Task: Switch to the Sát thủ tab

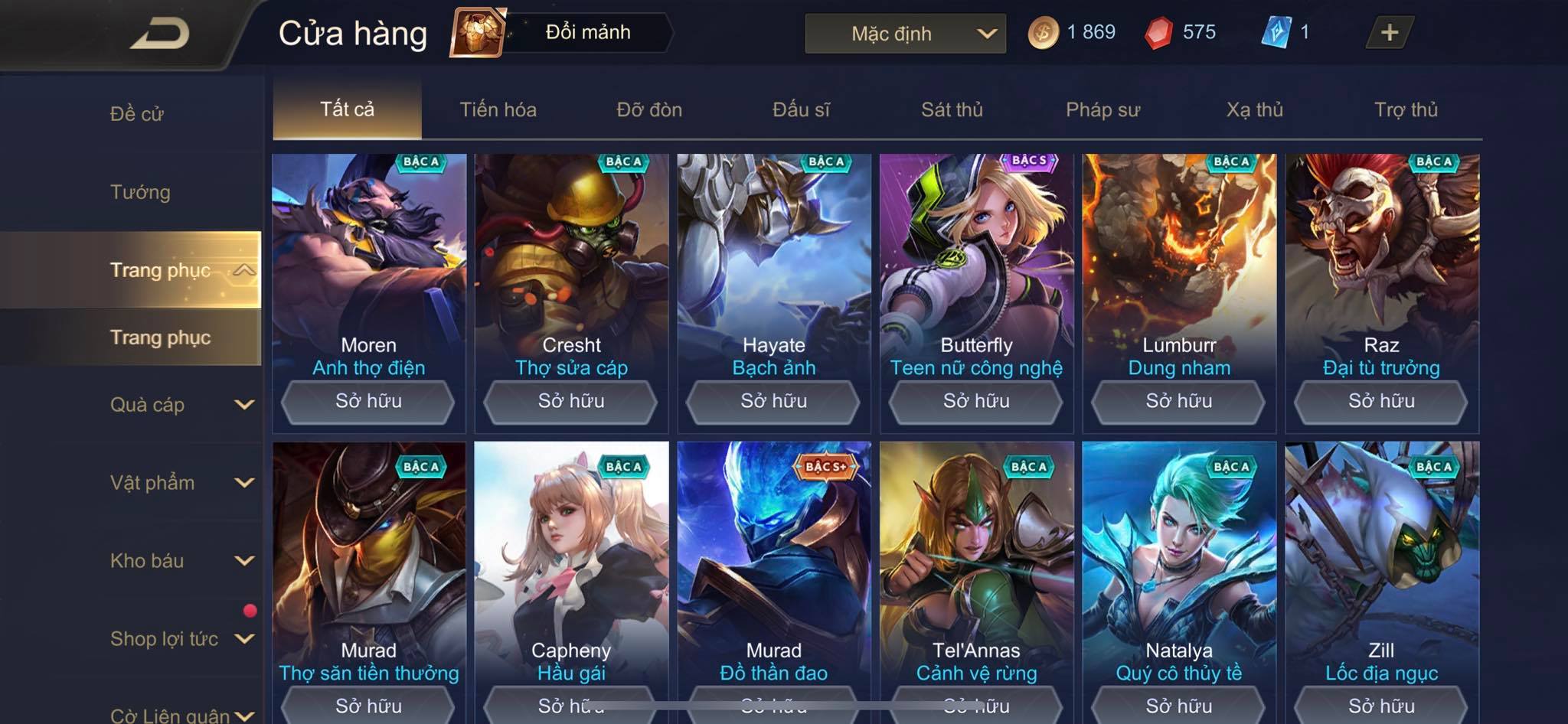Action: 952,109
